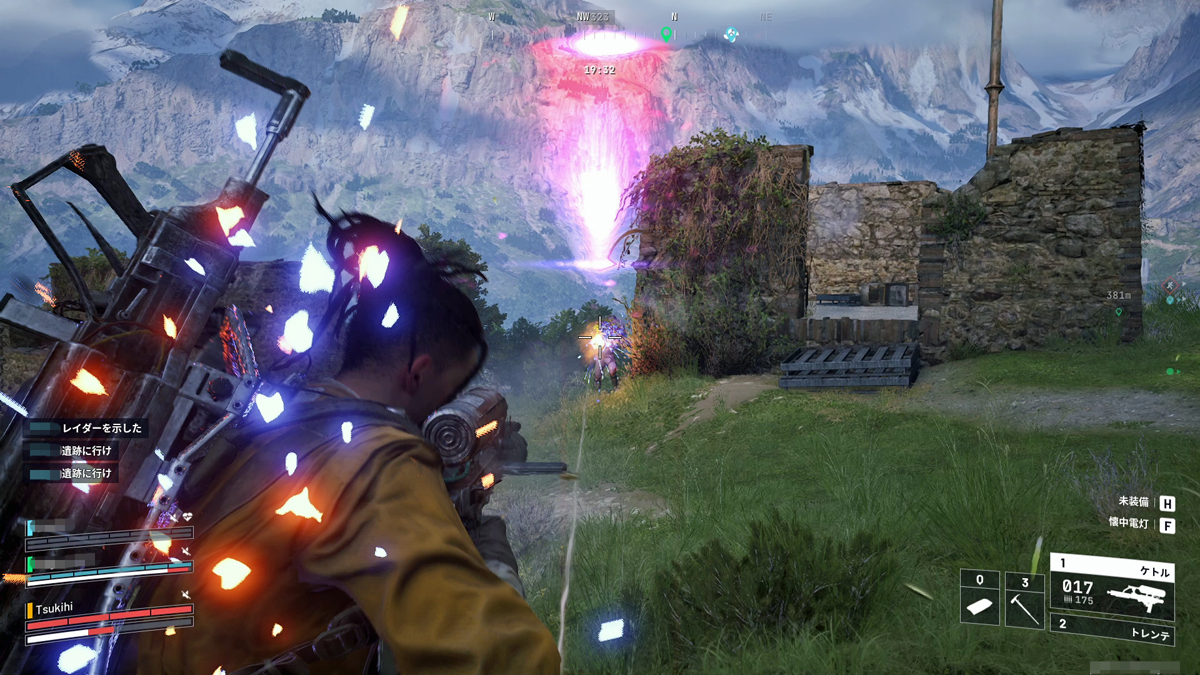Image resolution: width=1200 pixels, height=675 pixels.
Task: Click the レイダーを示した chat message
Action: click(88, 428)
